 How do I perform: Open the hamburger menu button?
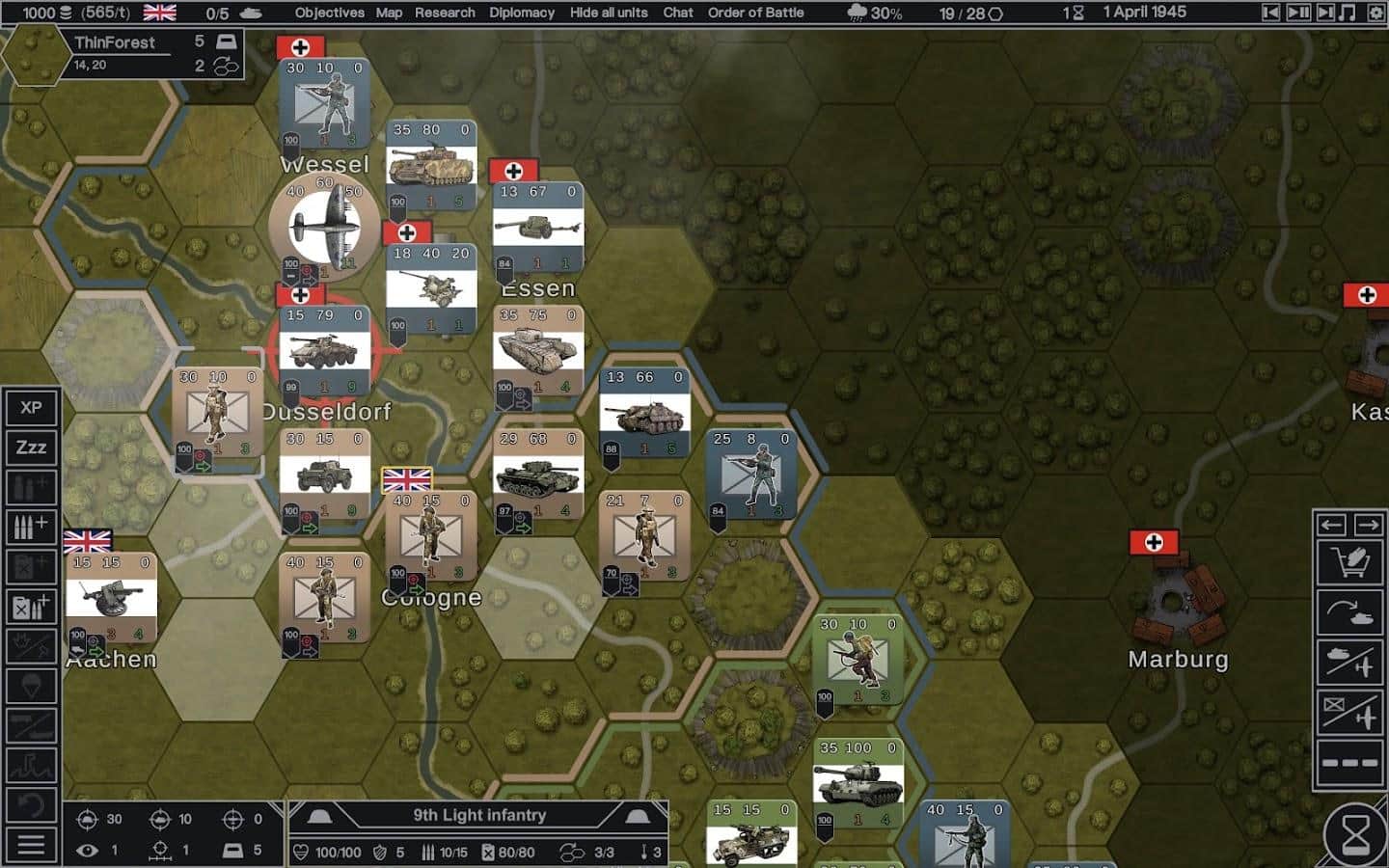[31, 845]
